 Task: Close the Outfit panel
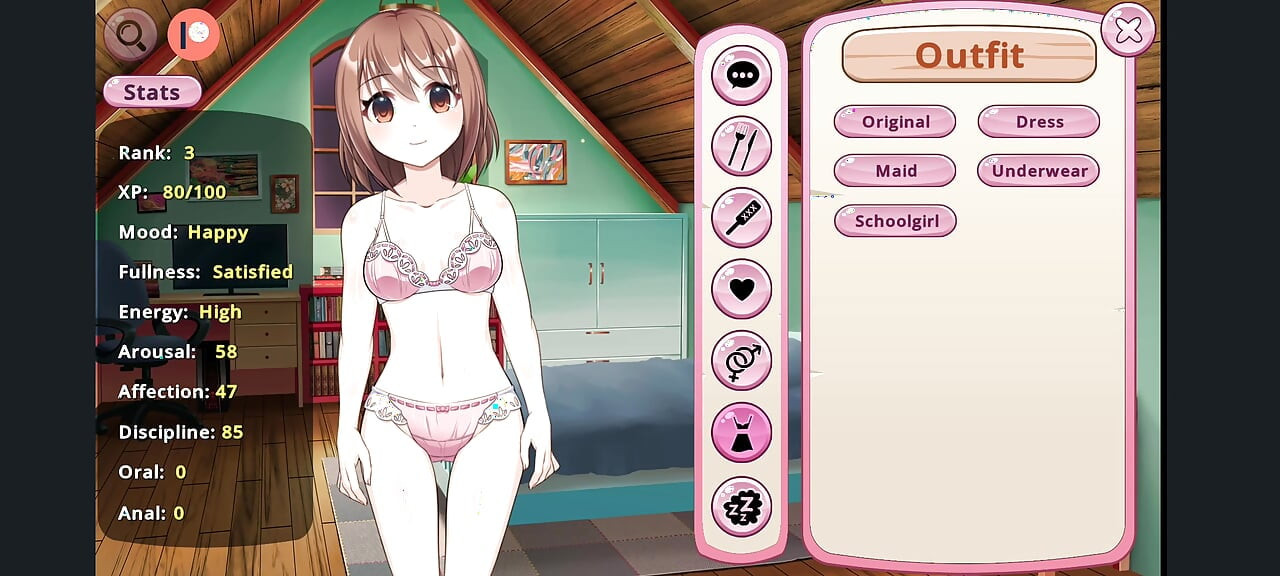(1128, 31)
